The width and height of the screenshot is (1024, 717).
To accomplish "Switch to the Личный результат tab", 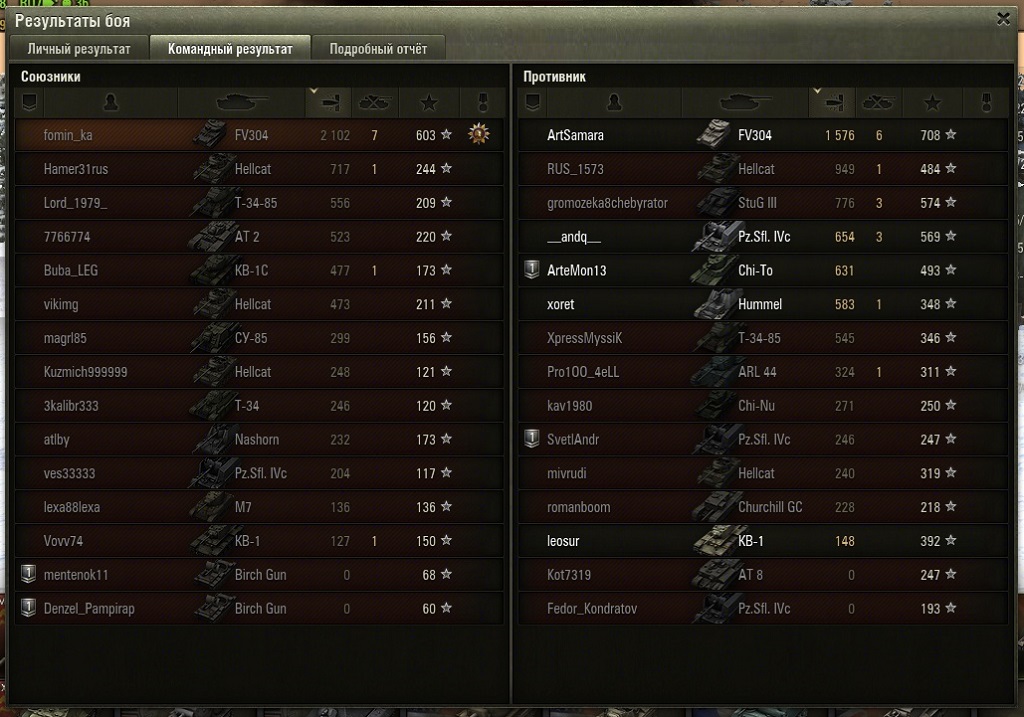I will (x=79, y=49).
